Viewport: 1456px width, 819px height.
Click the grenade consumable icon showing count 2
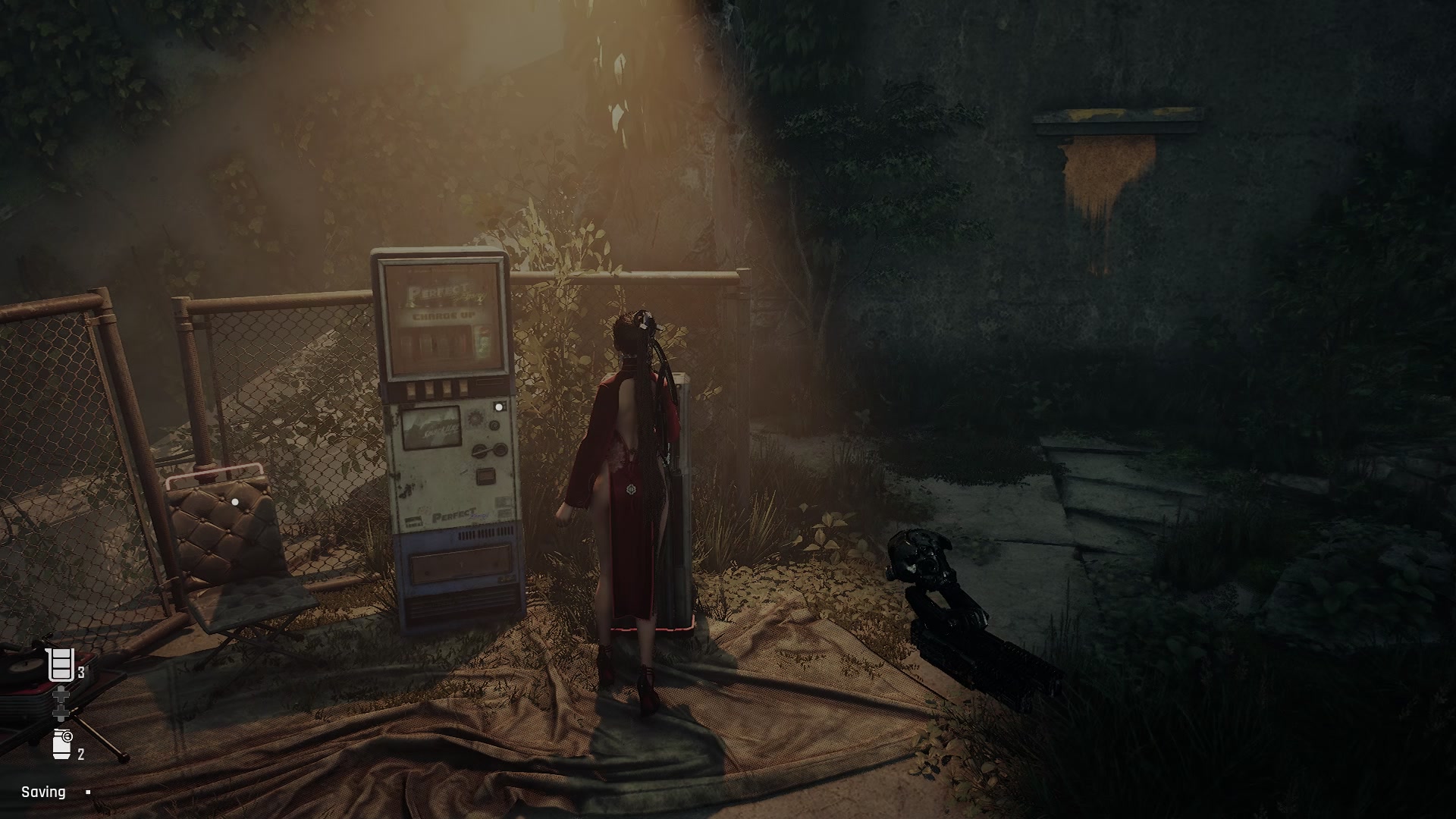click(61, 744)
